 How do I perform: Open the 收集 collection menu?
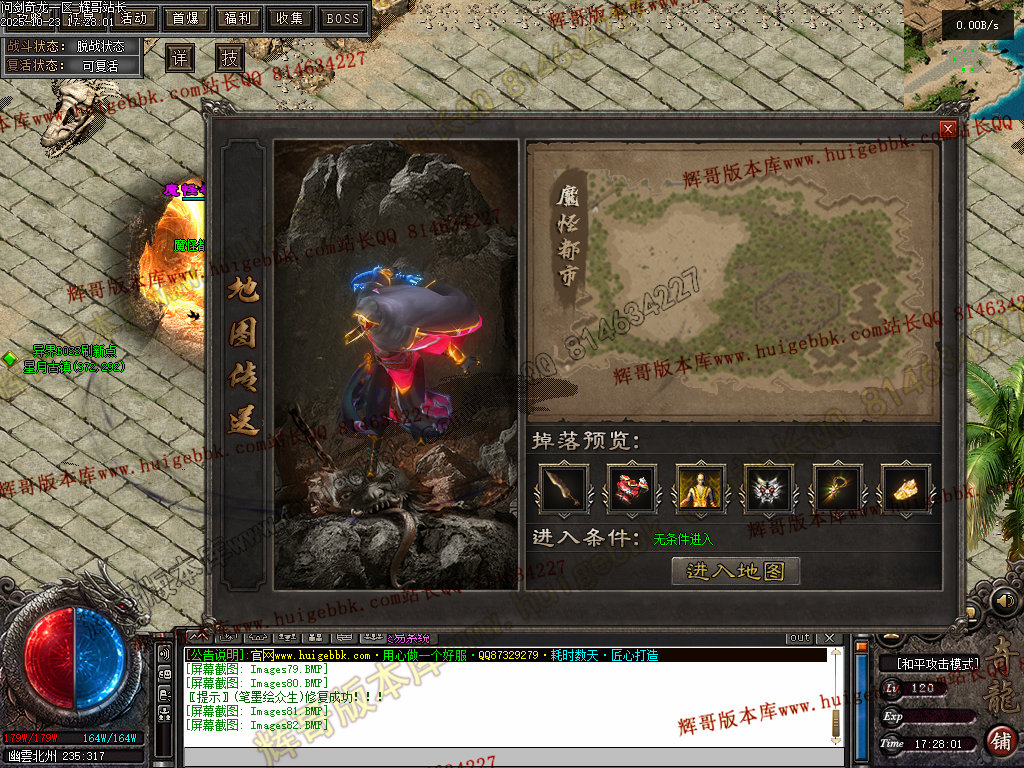(x=291, y=18)
